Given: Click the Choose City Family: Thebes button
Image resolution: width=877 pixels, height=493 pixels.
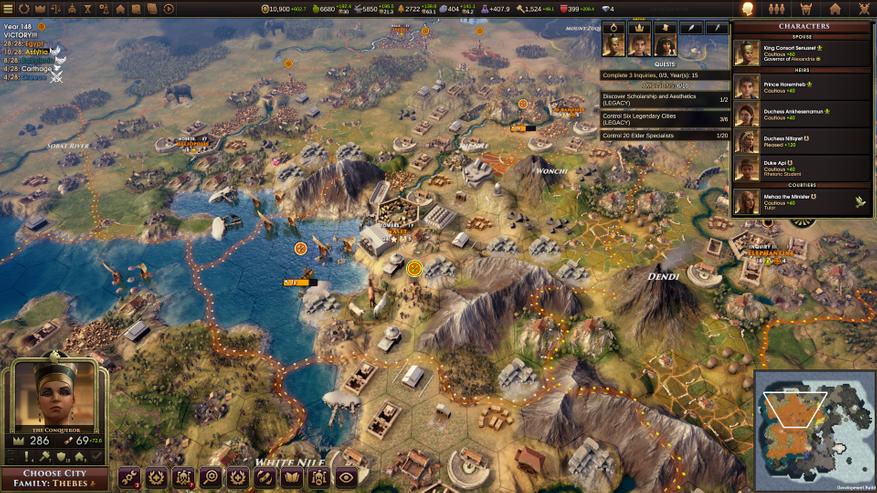Looking at the screenshot, I should tap(56, 479).
